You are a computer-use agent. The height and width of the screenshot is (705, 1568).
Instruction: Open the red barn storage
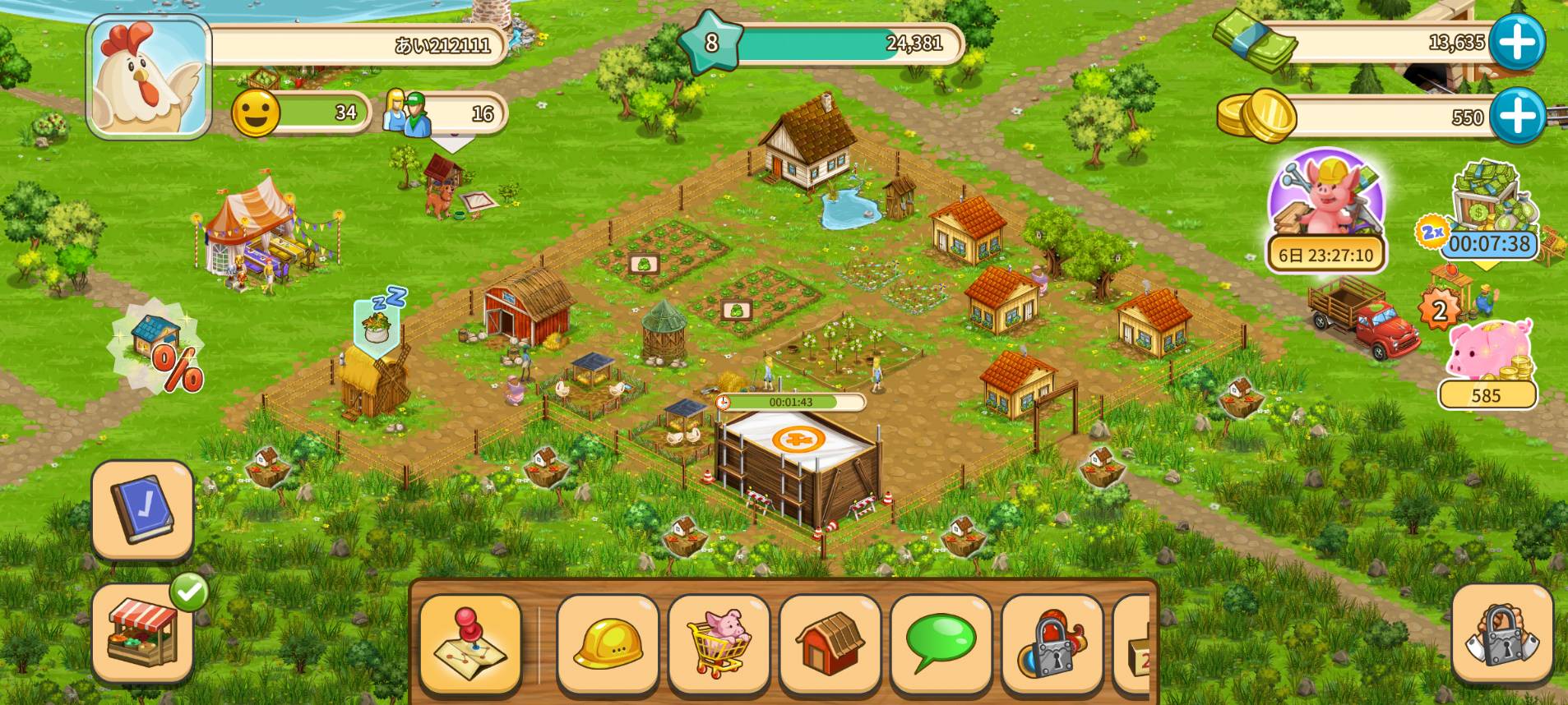point(830,643)
